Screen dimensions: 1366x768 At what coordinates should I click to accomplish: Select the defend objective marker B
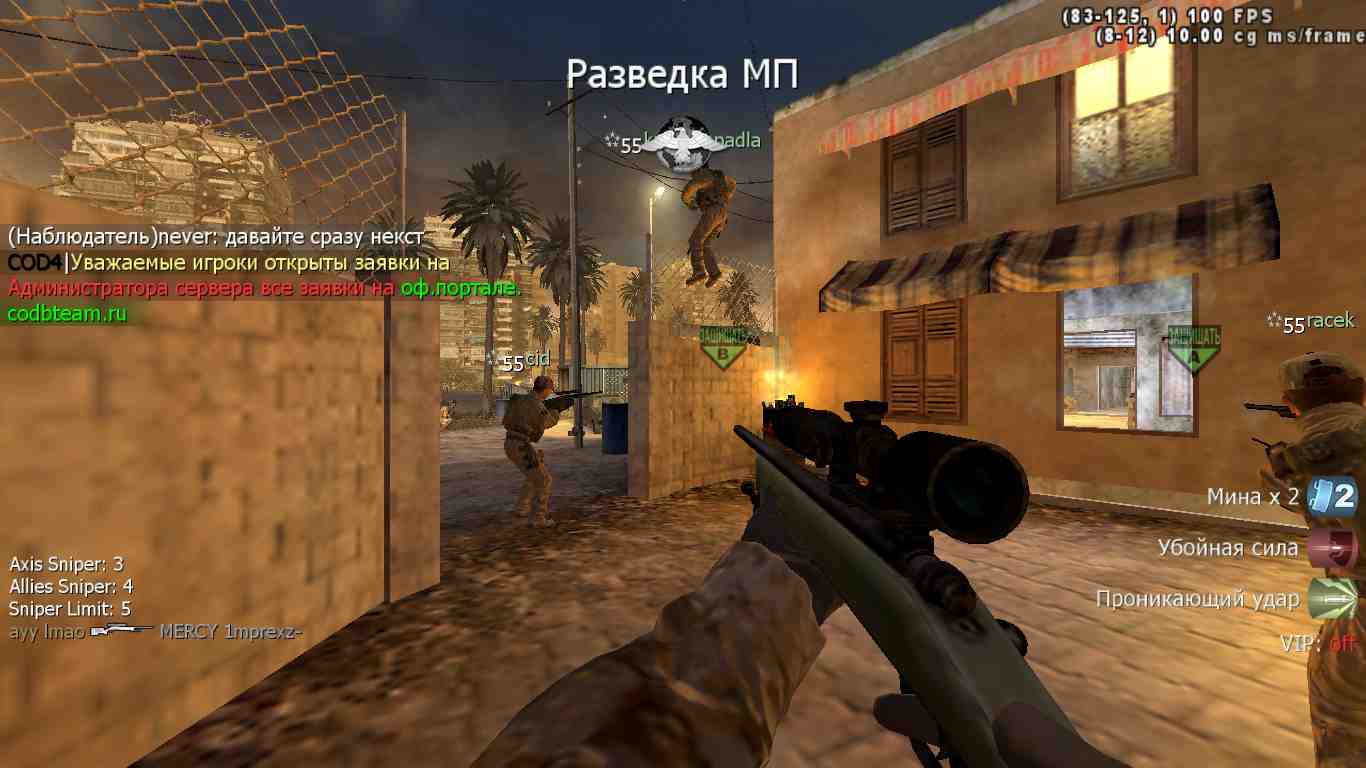point(723,345)
